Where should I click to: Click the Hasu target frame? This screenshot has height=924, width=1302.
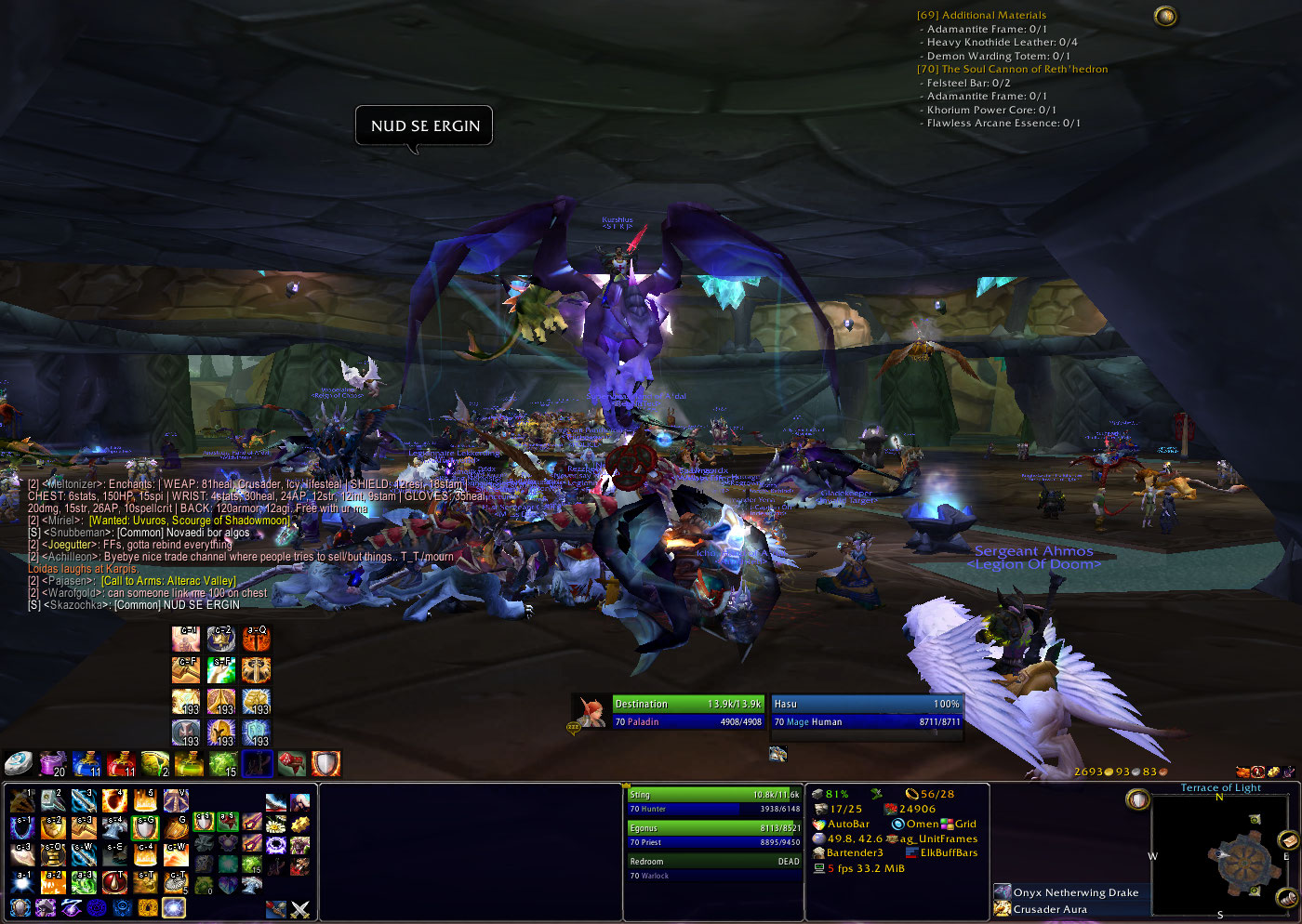tap(866, 712)
